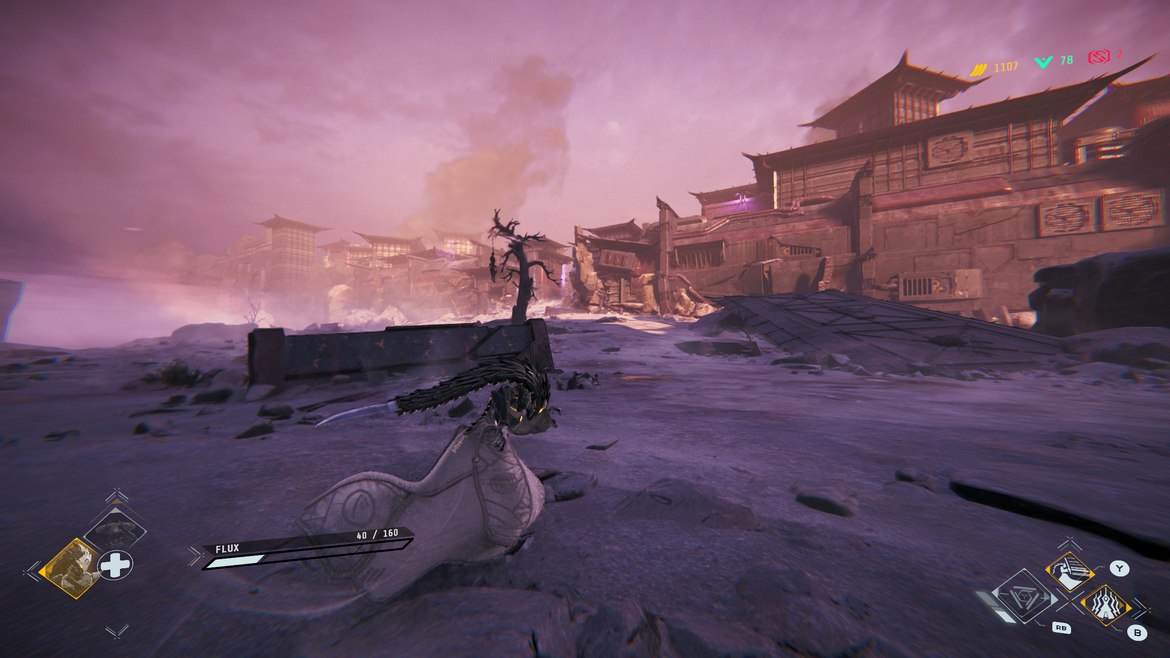1170x658 pixels.
Task: Select the gold-highlighted character portrait
Action: [70, 567]
